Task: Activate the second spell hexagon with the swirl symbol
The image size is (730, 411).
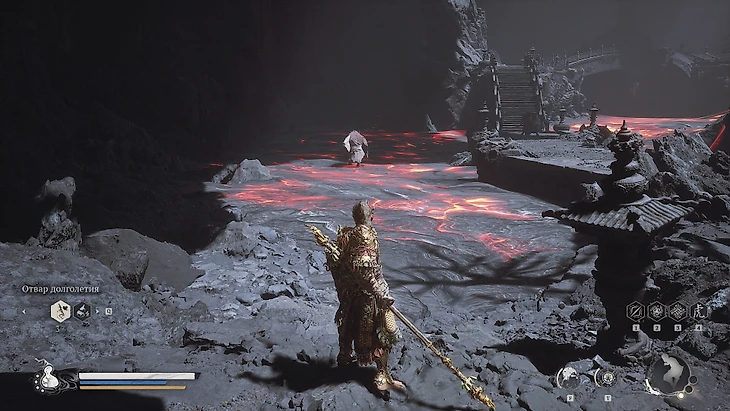Action: [x=656, y=311]
